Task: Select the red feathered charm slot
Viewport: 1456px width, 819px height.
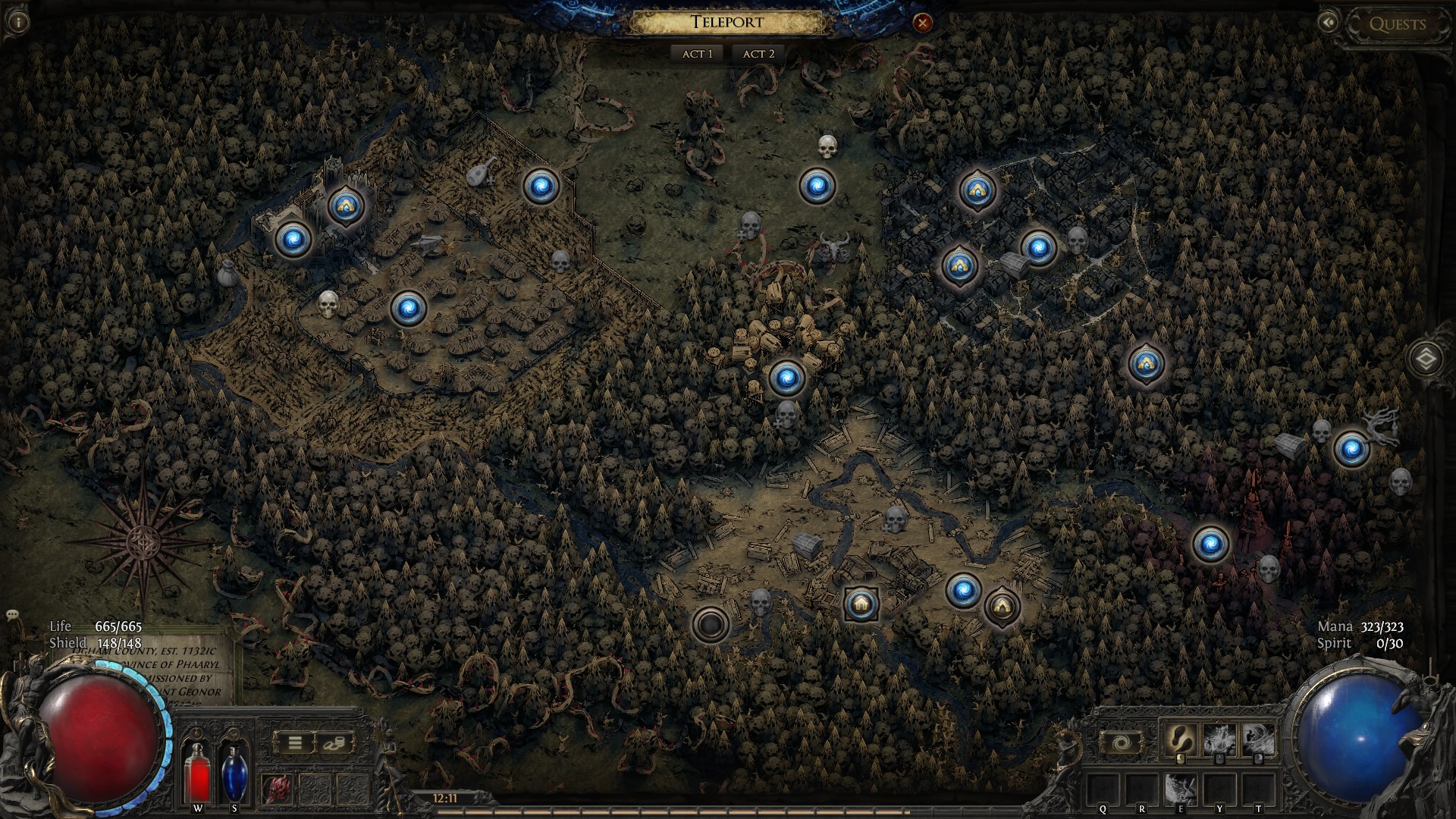Action: coord(276,789)
